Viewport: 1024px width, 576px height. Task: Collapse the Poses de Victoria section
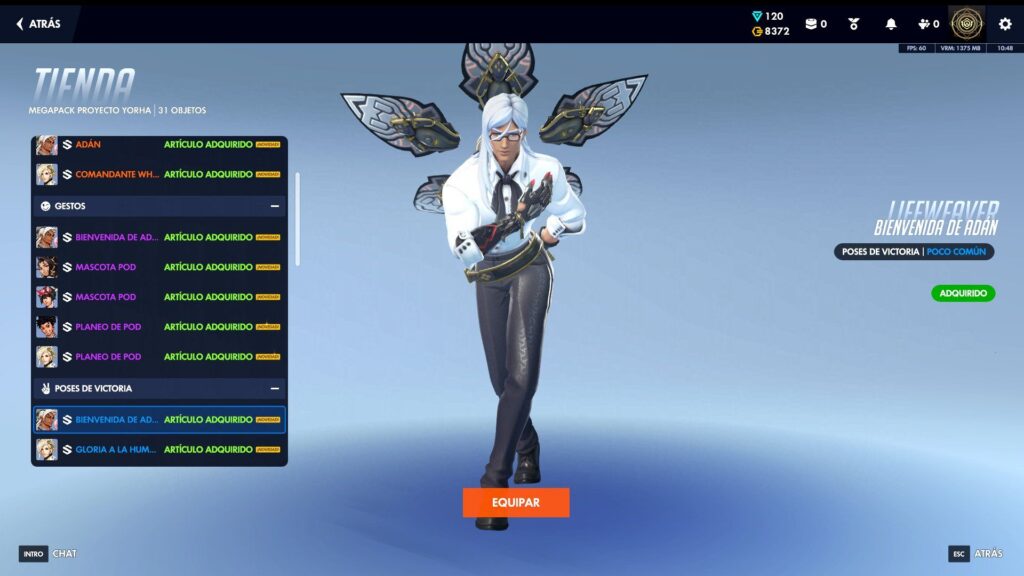pyautogui.click(x=274, y=388)
